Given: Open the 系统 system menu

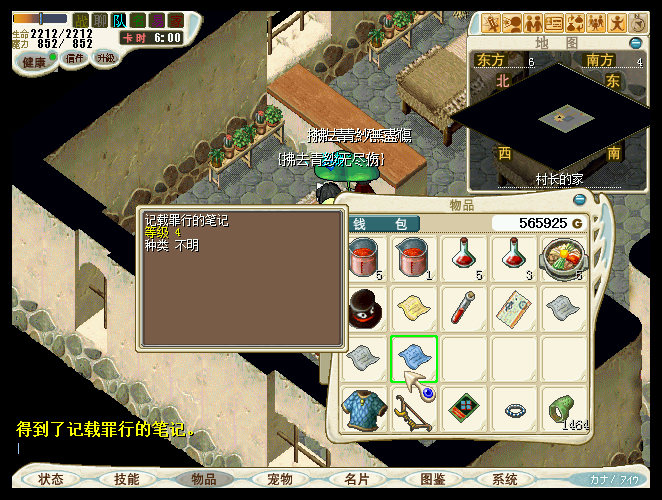Looking at the screenshot, I should [x=505, y=480].
